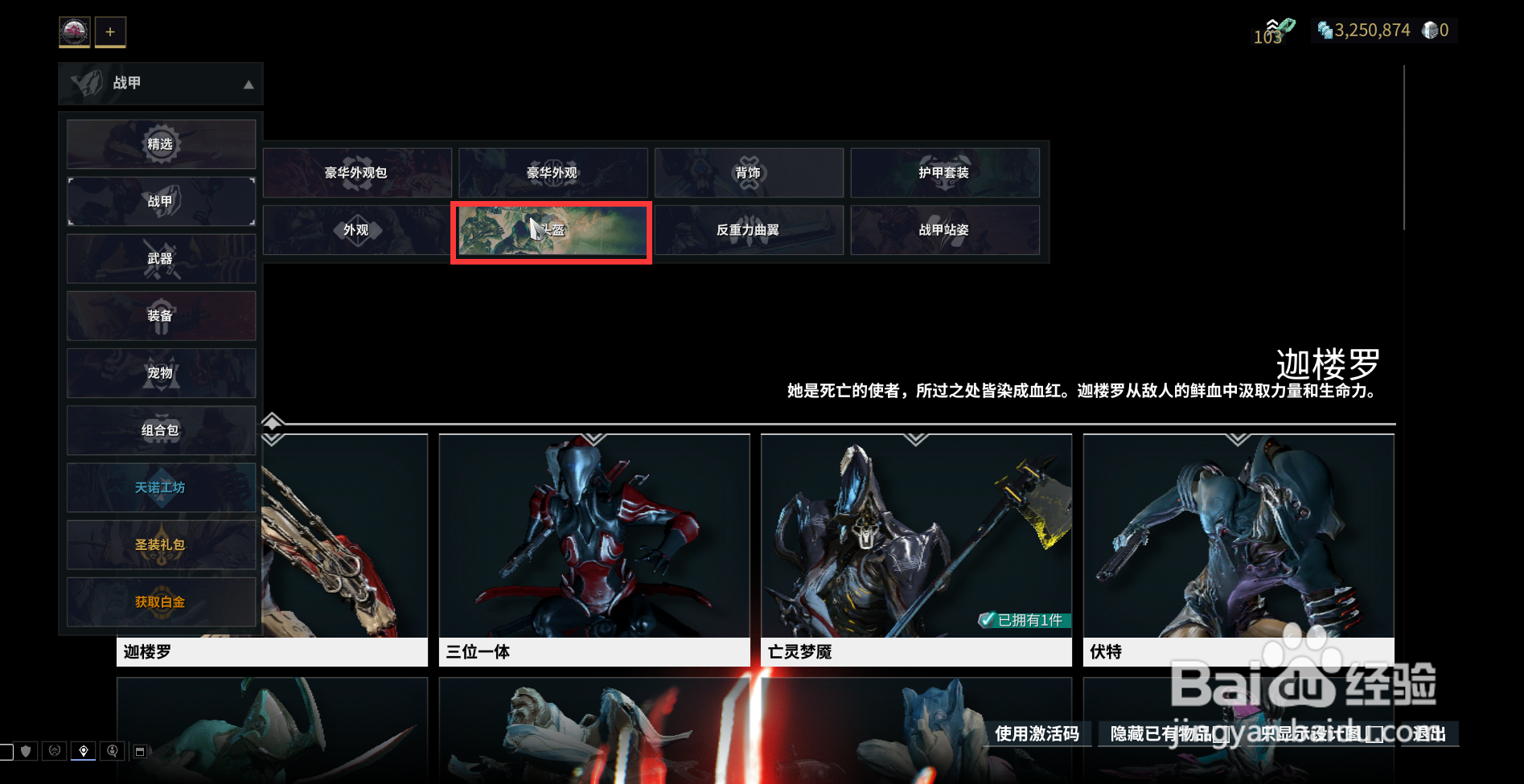Open the profile search icon at bottom
Image resolution: width=1524 pixels, height=784 pixels.
click(x=113, y=751)
